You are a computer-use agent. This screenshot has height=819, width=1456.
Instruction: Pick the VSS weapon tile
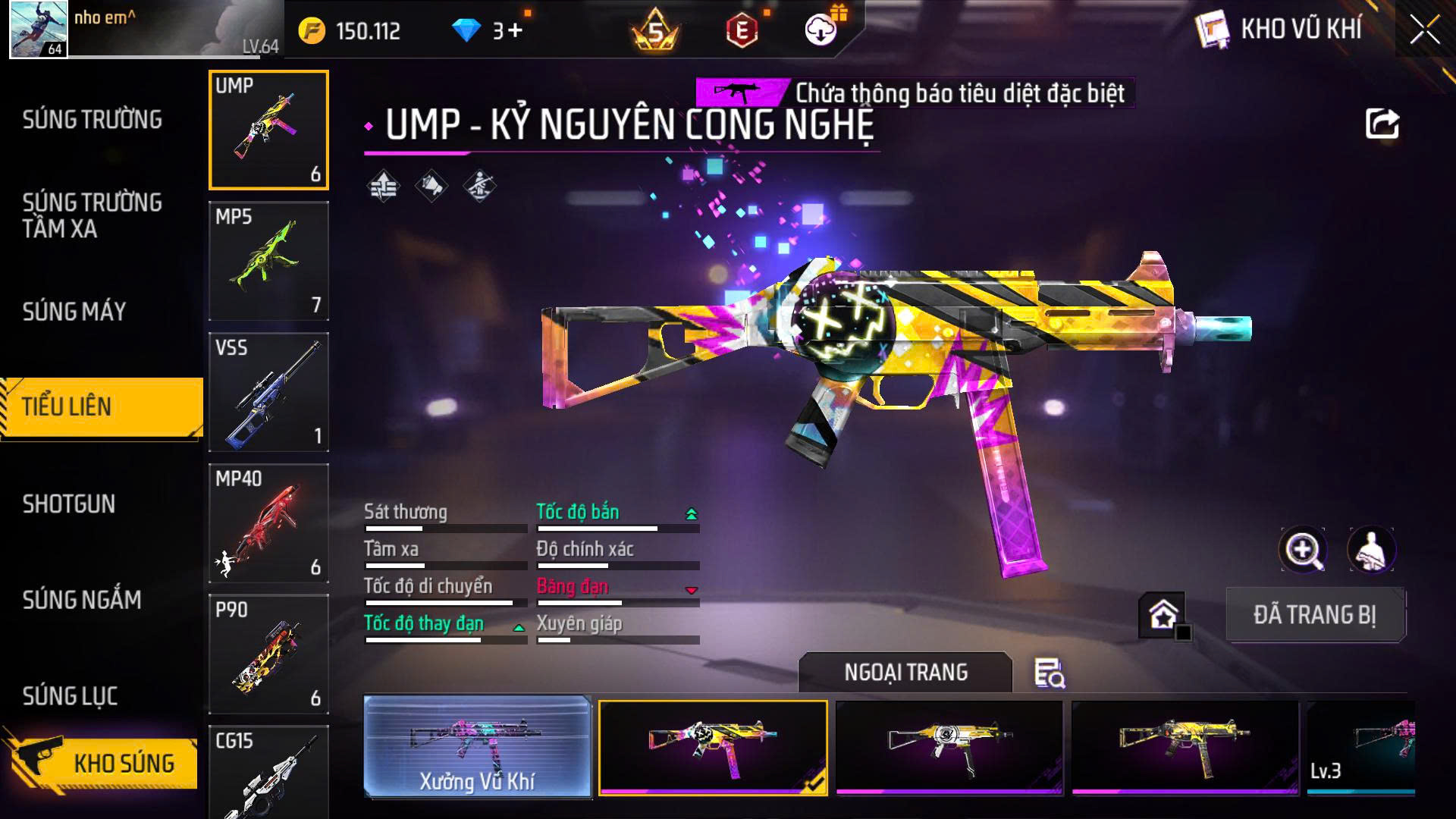pyautogui.click(x=268, y=392)
